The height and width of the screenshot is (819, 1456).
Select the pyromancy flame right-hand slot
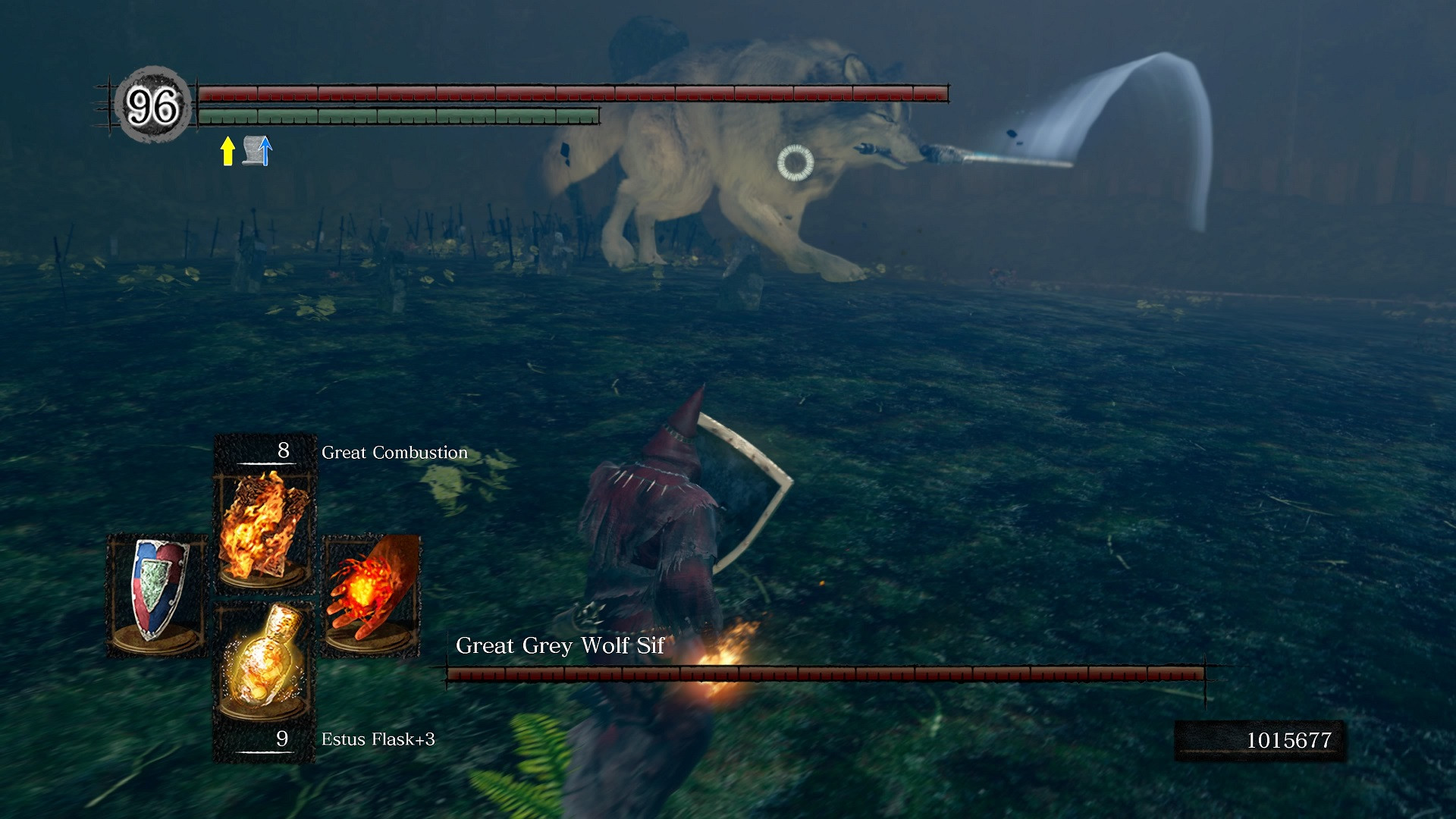click(x=372, y=593)
